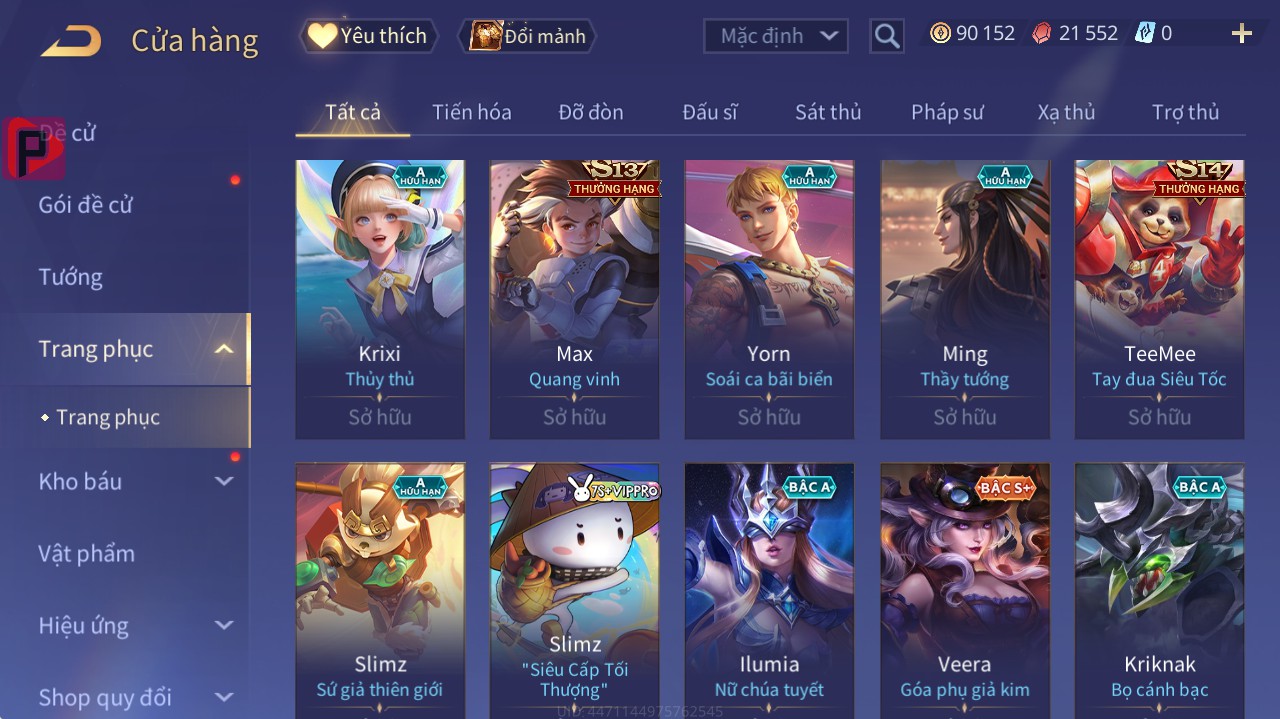The height and width of the screenshot is (719, 1280).
Task: Open the Mặc định sort dropdown
Action: tap(776, 36)
